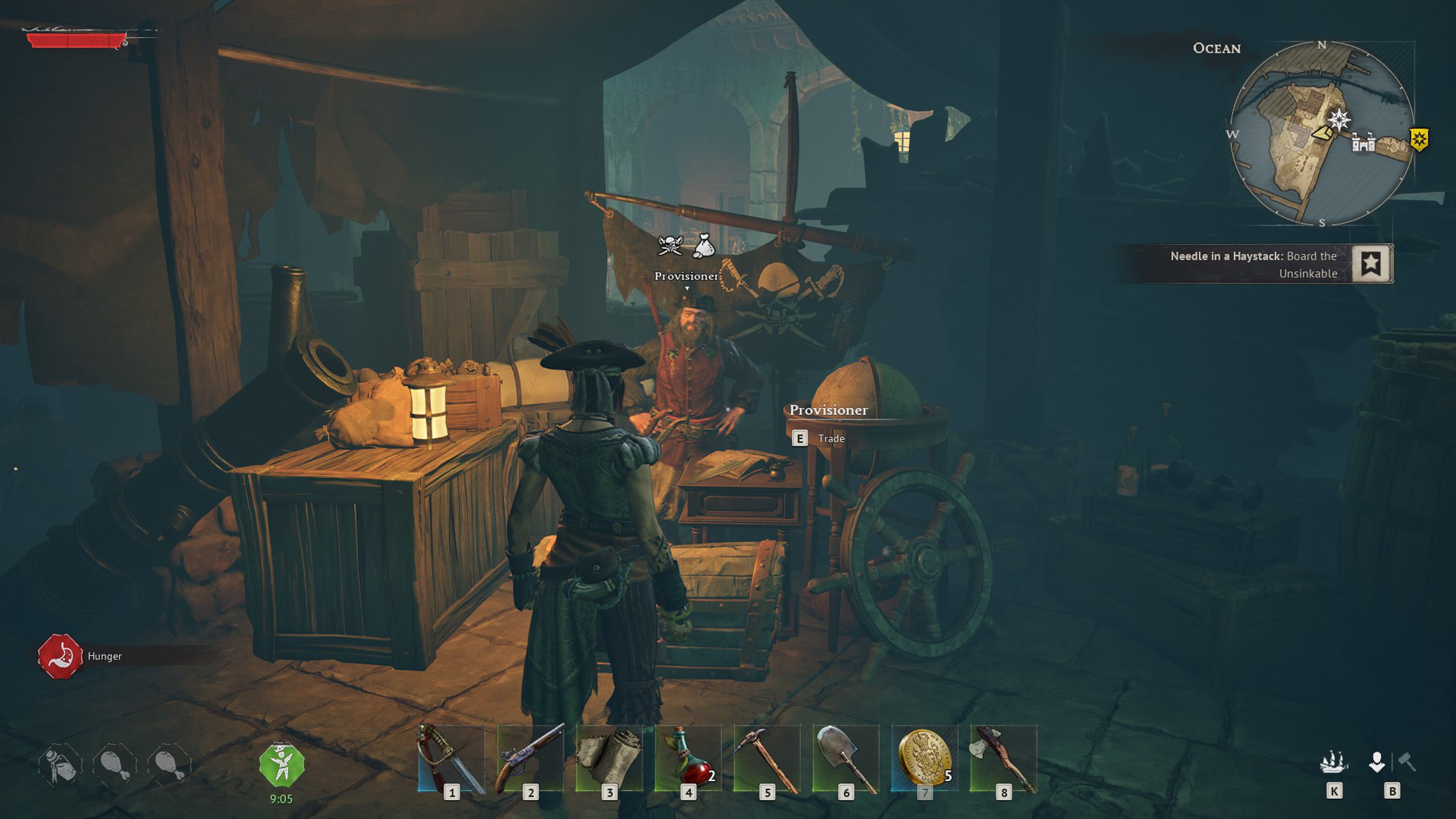Image resolution: width=1456 pixels, height=819 pixels.
Task: Select the cutlass sword hotbar slot
Action: (x=450, y=759)
